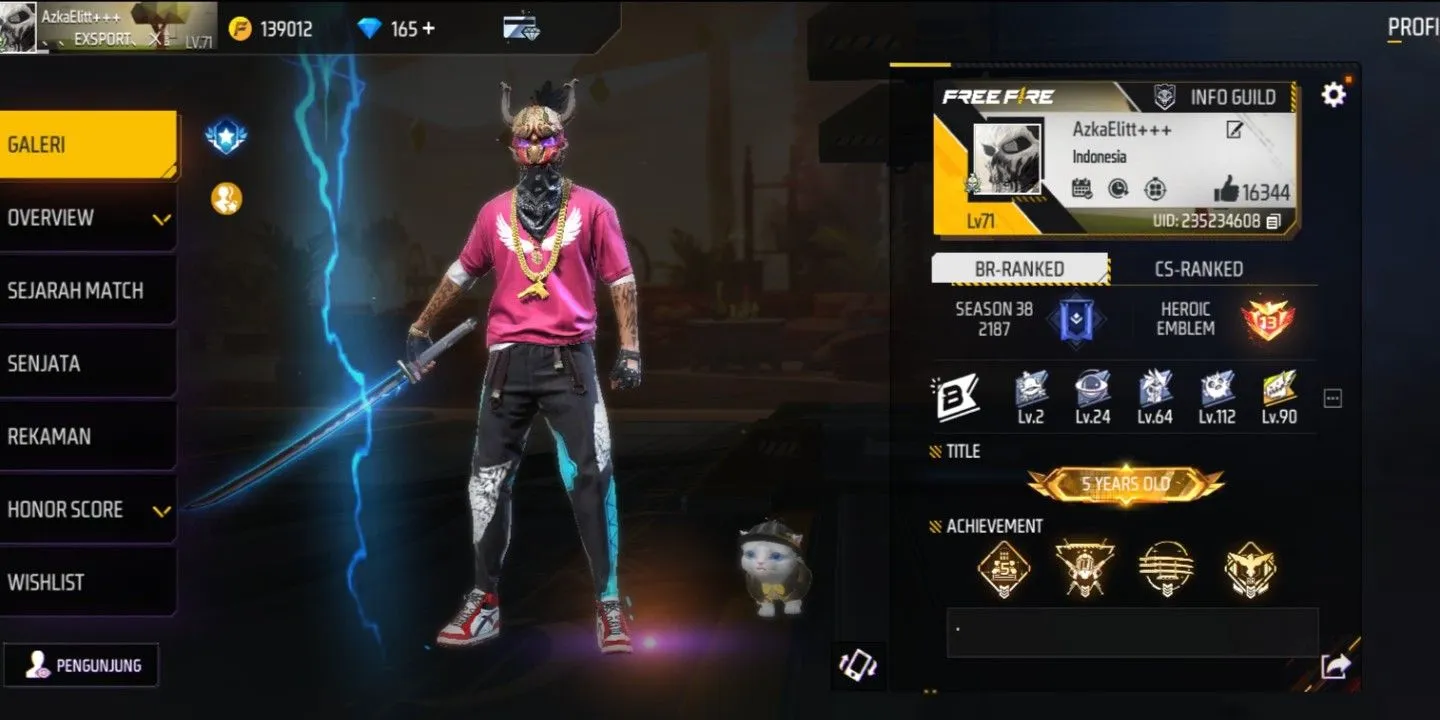Open the Galeri menu entry
Viewport: 1440px width, 720px height.
[88, 145]
